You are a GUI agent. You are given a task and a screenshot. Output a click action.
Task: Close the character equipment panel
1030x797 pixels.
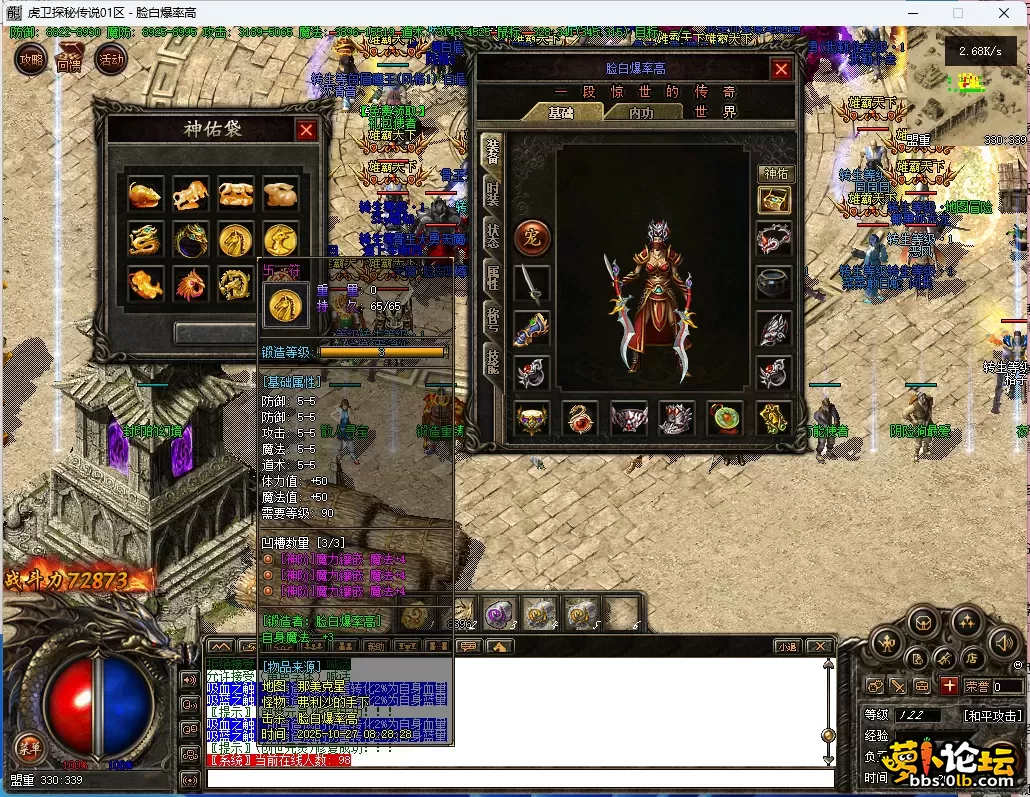pyautogui.click(x=781, y=69)
